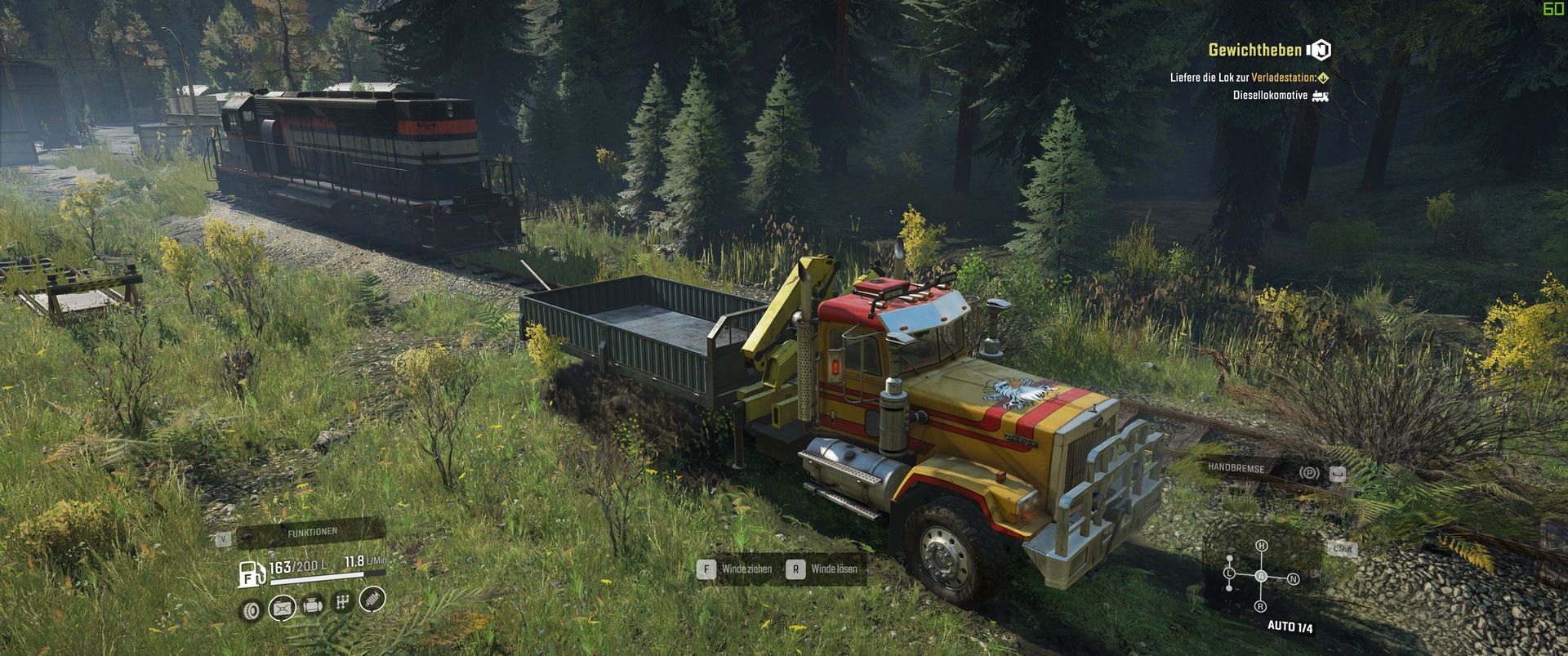1568x656 pixels.
Task: Click the Winde ziehen winch action
Action: (x=735, y=569)
